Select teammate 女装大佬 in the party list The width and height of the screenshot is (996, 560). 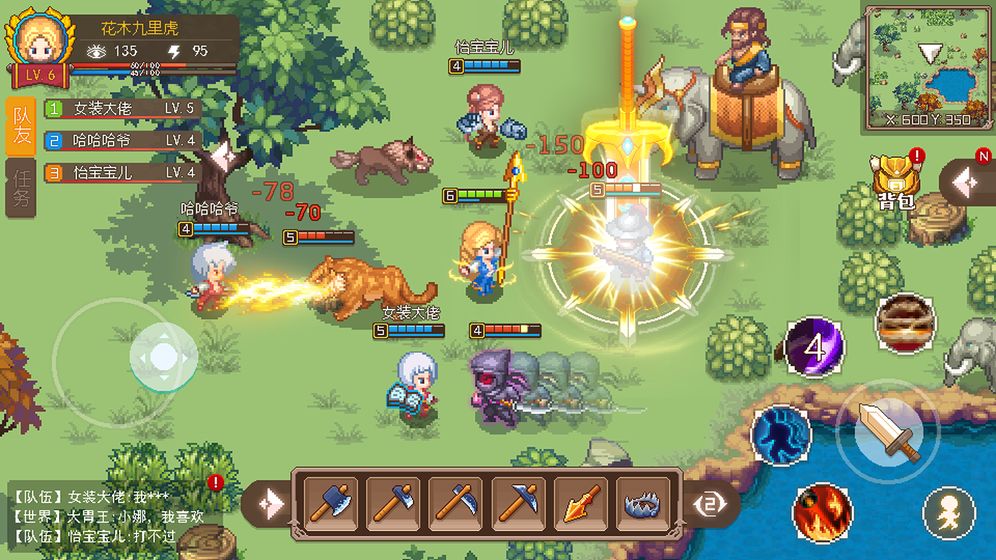tap(122, 109)
